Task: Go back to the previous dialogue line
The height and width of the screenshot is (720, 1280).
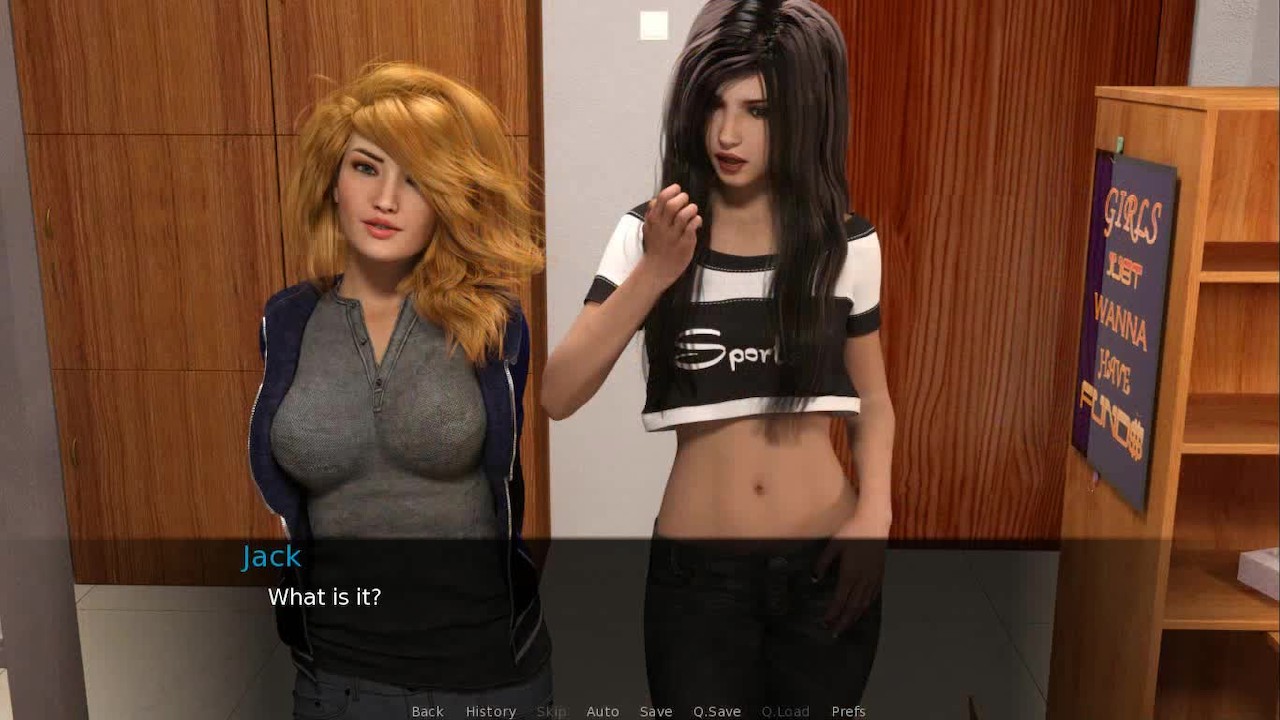Action: click(x=427, y=711)
